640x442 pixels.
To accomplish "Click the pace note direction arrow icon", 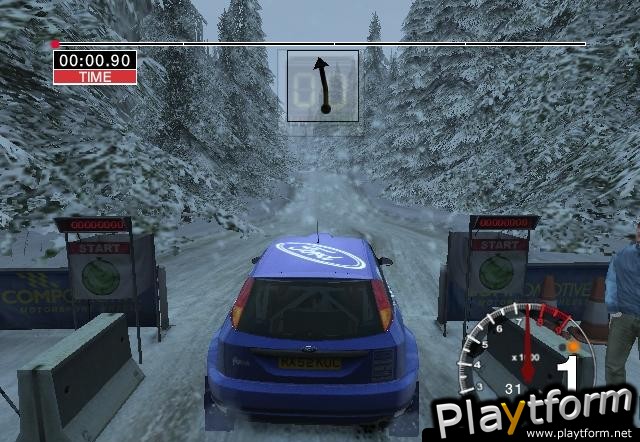I will [323, 85].
